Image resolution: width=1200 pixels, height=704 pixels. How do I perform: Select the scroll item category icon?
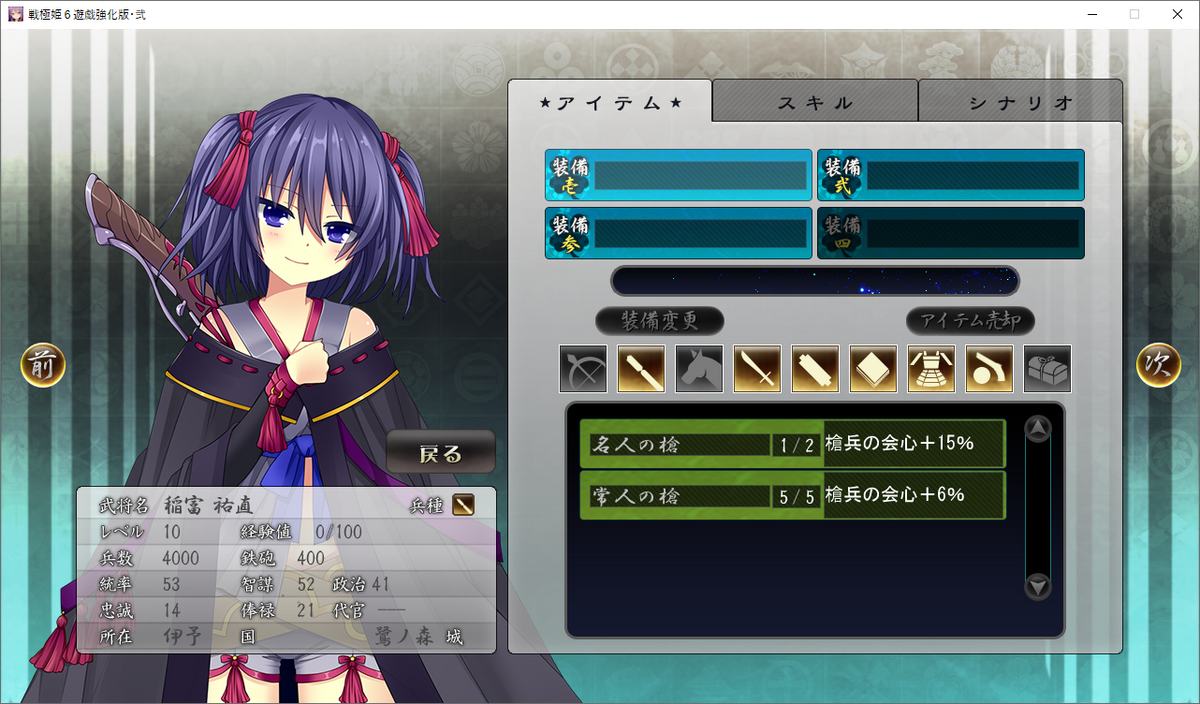815,369
